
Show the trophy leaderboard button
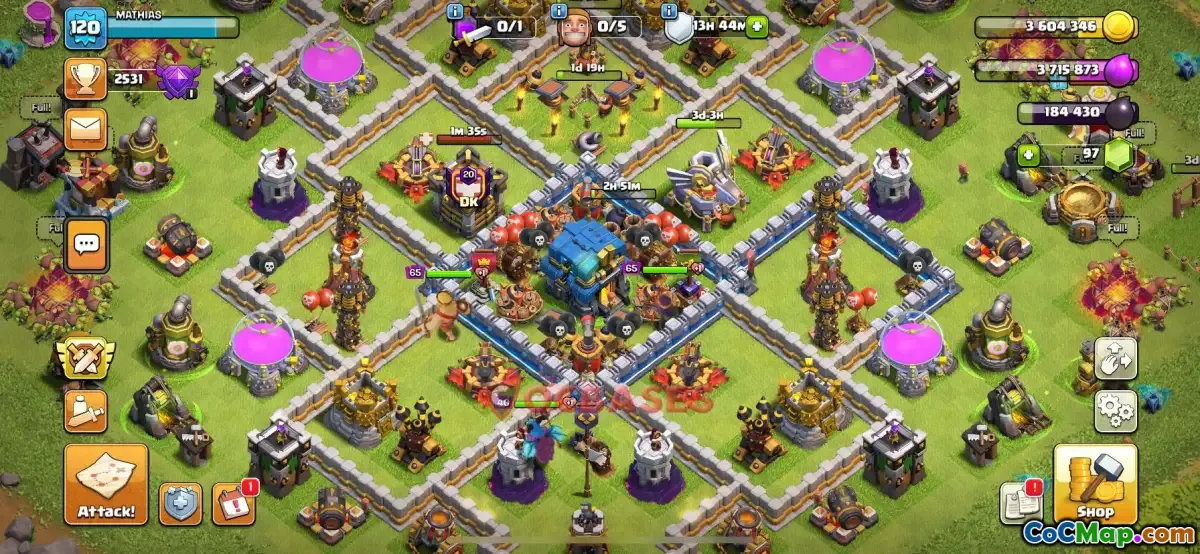pos(86,78)
